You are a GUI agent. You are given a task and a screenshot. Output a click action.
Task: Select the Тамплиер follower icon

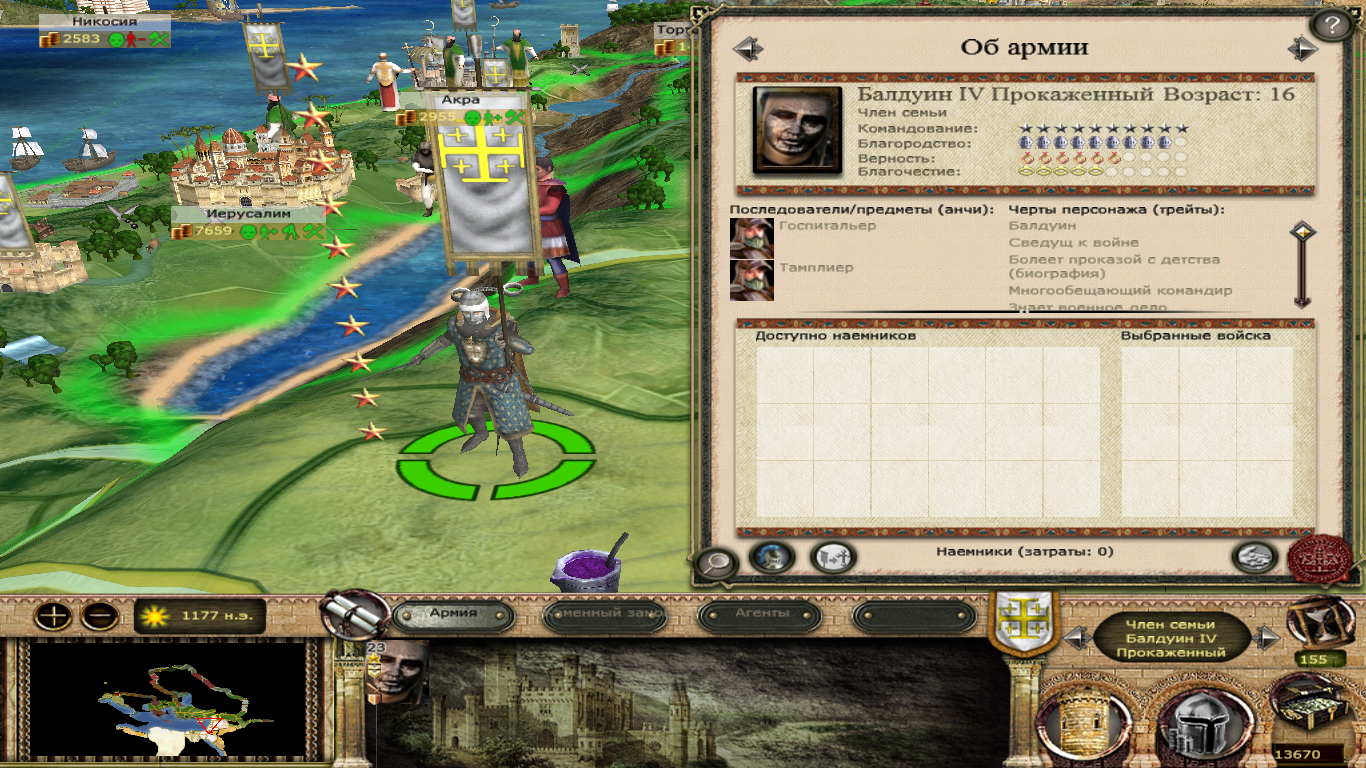751,280
